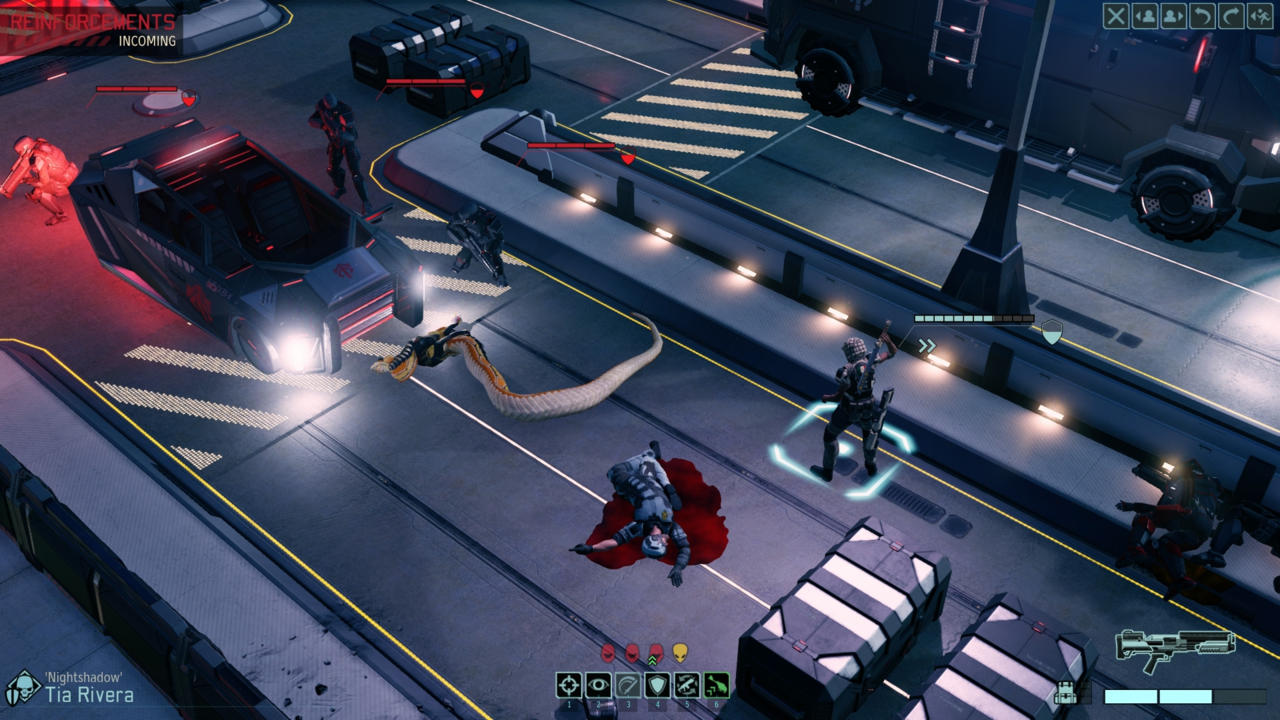Click the Reload ability icon
1280x720 pixels.
[685, 686]
